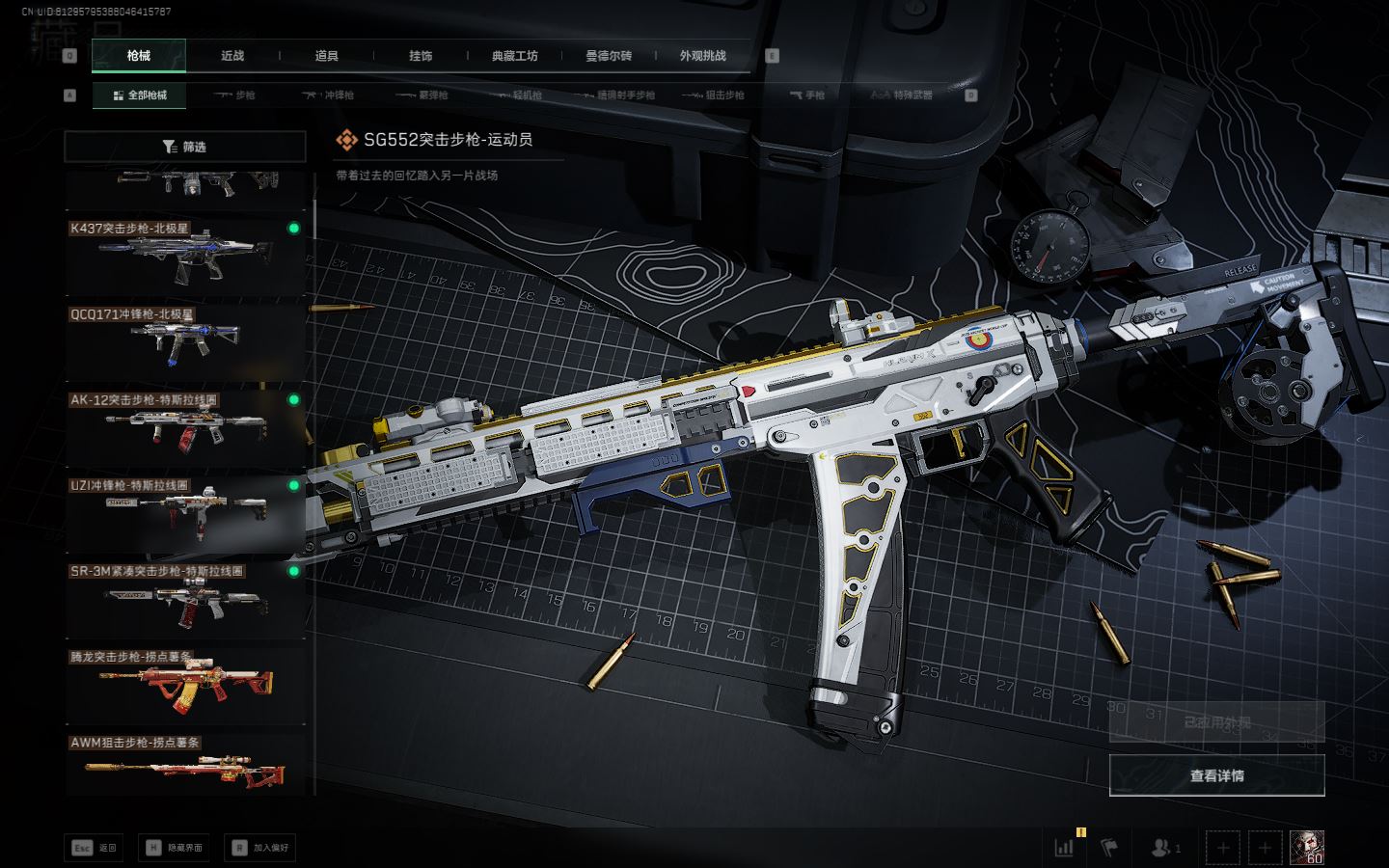Show 全部枪械 all firearms category
The width and height of the screenshot is (1389, 868).
point(140,95)
